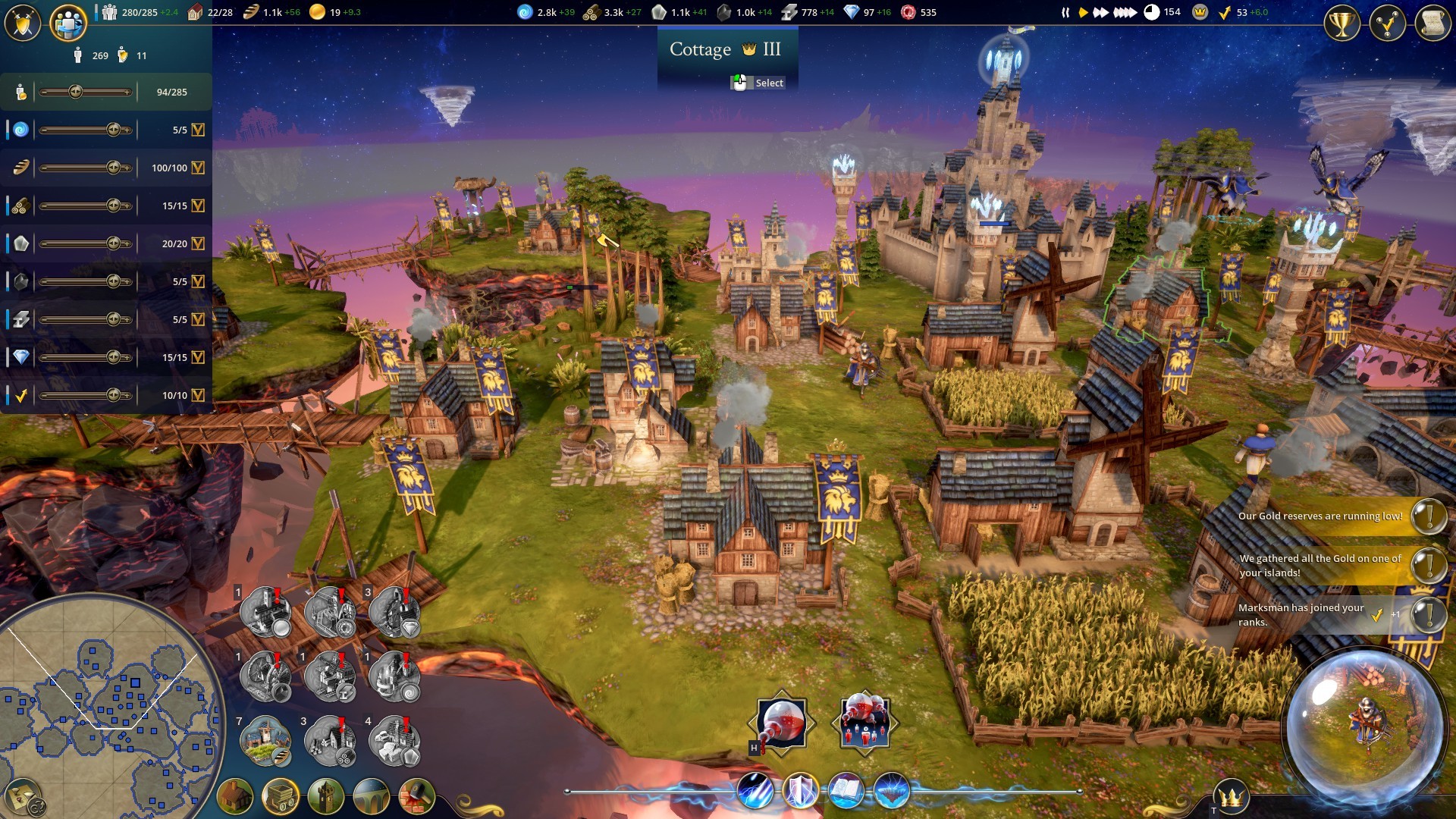Set game speed to fastest fast-forward
The height and width of the screenshot is (819, 1456).
1125,12
